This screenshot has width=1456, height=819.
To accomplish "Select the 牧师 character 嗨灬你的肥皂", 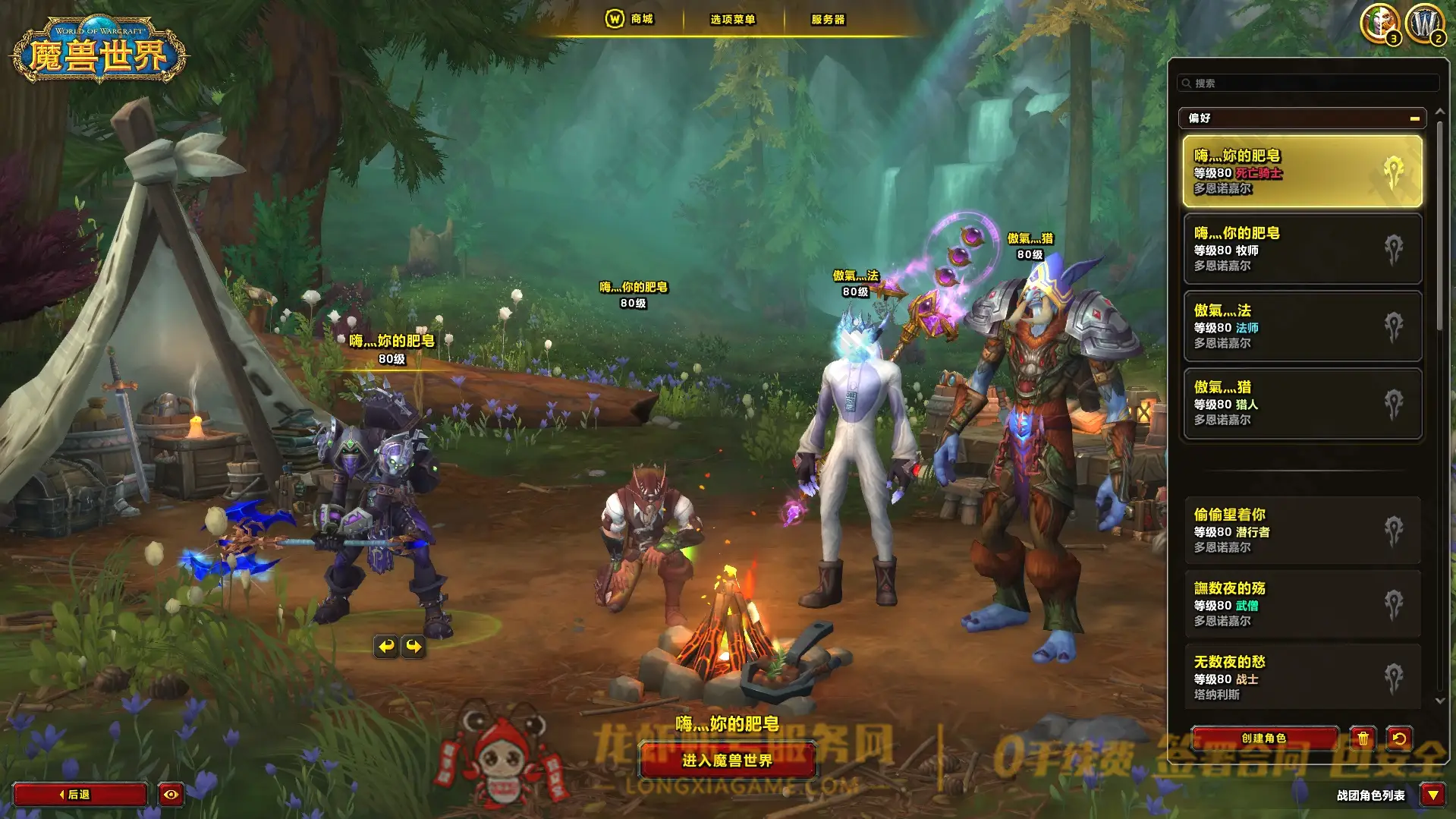I will (x=1302, y=249).
